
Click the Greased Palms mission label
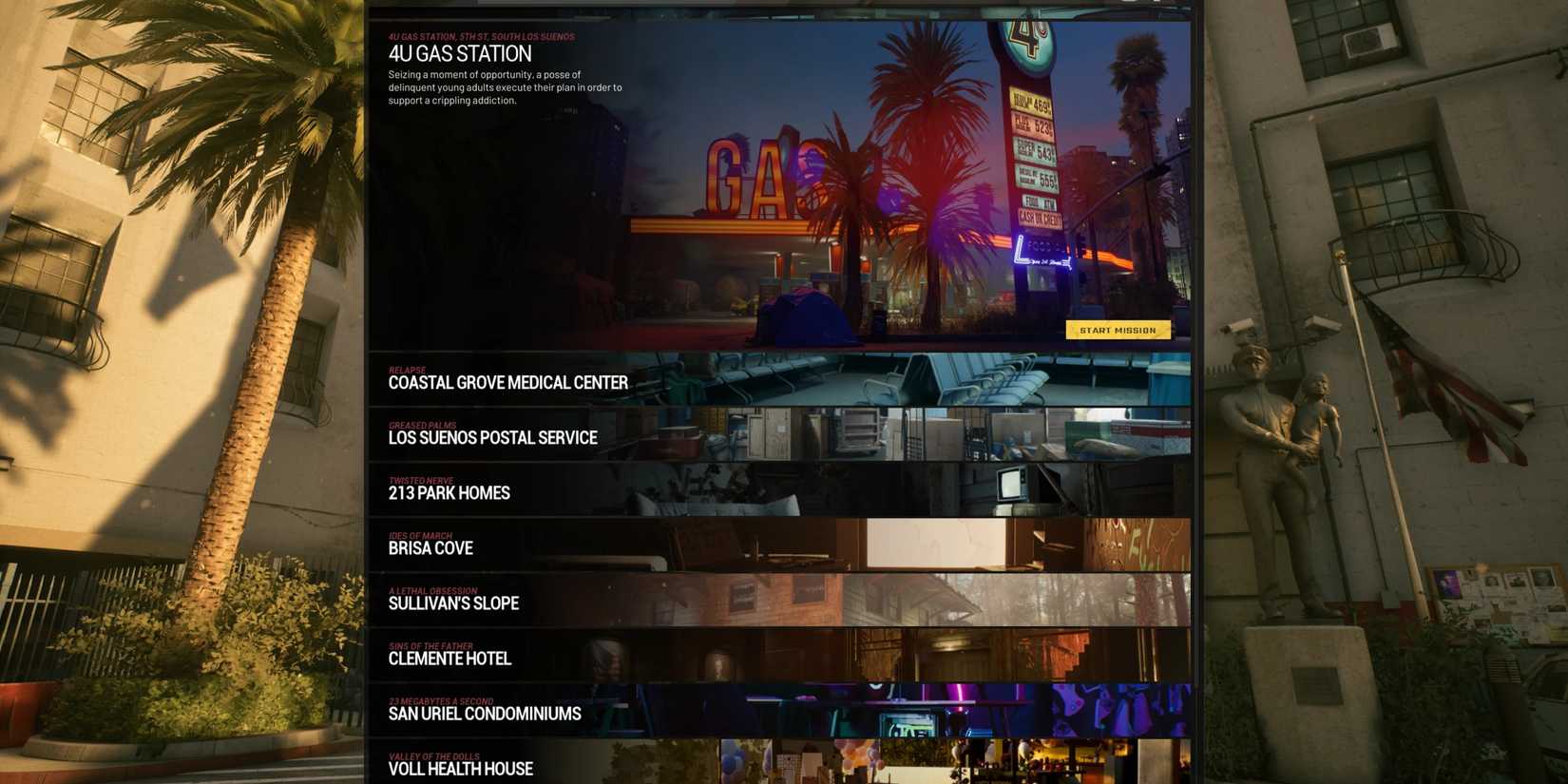[x=421, y=426]
